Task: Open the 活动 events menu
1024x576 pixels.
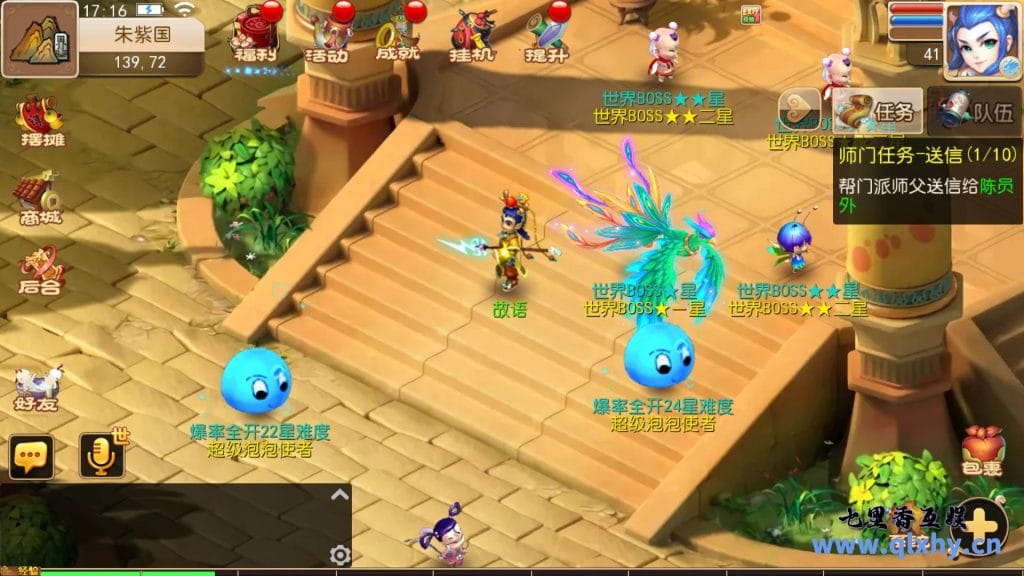Action: click(326, 35)
